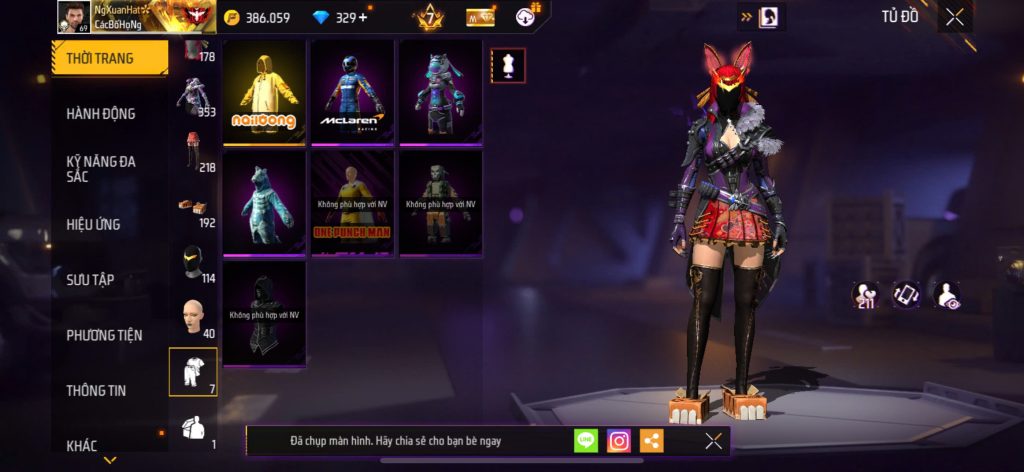The image size is (1024, 472).
Task: Select the yellow Naribong raincoat outfit
Action: [265, 92]
